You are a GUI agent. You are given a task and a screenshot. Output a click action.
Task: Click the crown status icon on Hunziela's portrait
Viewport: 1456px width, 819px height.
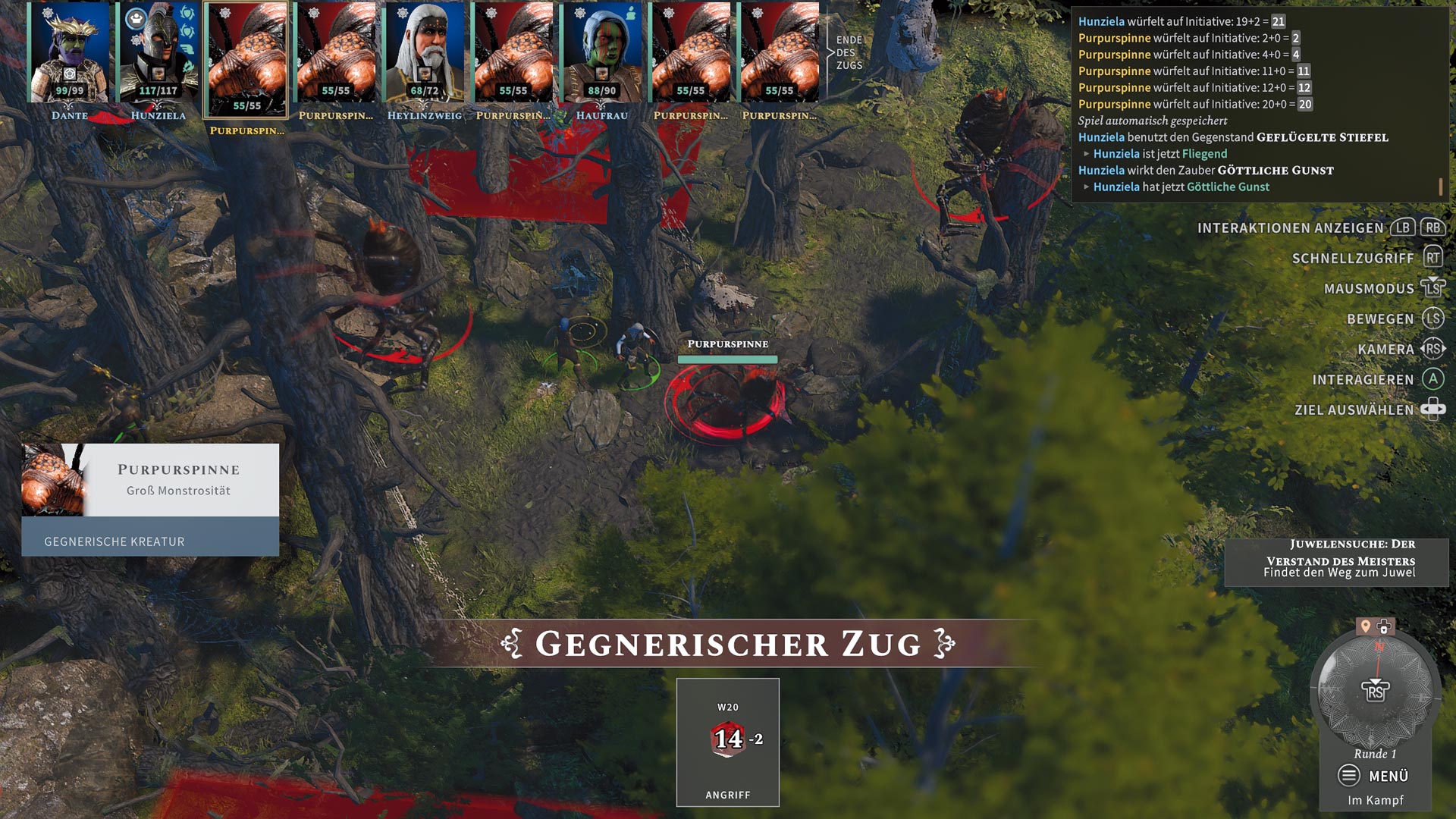coord(136,18)
